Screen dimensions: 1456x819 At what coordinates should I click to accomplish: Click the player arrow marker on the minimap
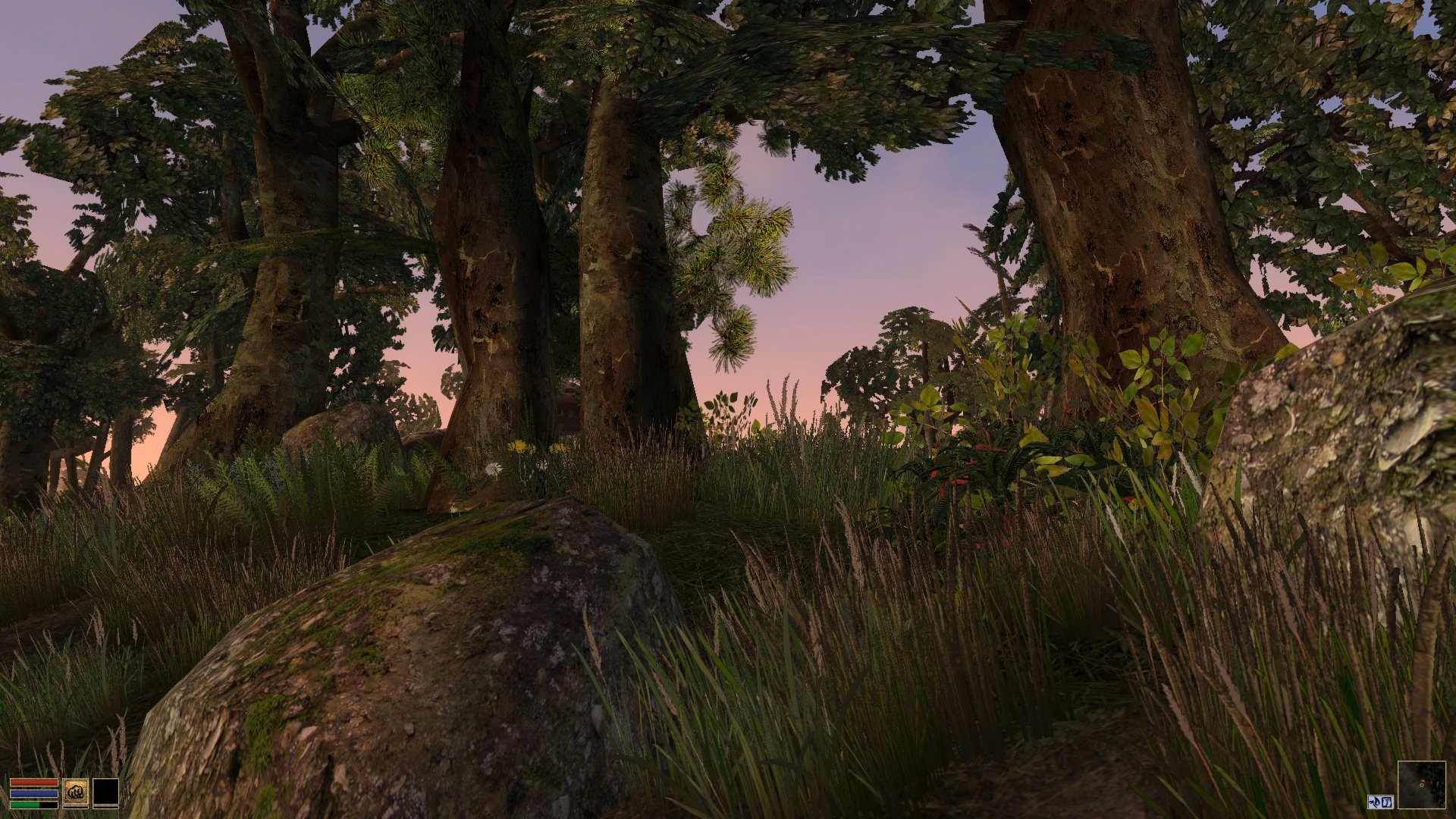point(1422,783)
